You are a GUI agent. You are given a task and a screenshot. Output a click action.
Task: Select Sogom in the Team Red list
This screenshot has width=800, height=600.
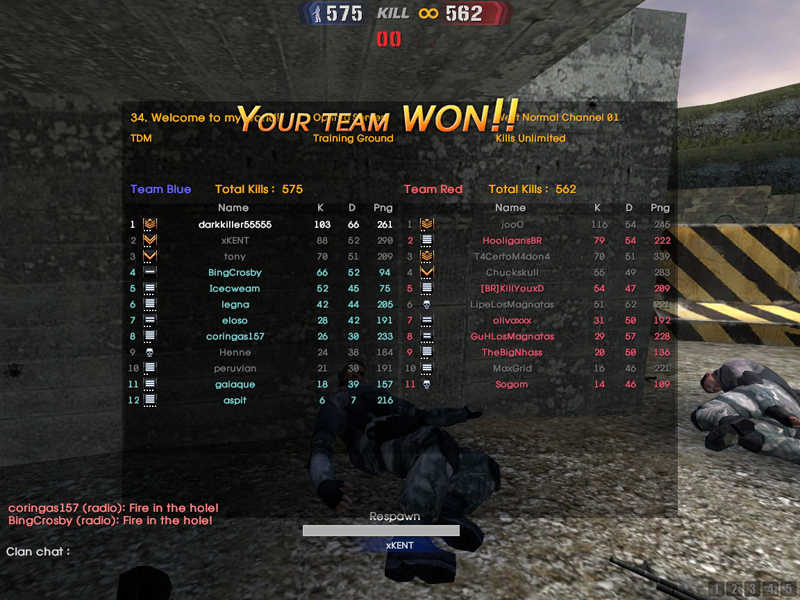pyautogui.click(x=511, y=384)
